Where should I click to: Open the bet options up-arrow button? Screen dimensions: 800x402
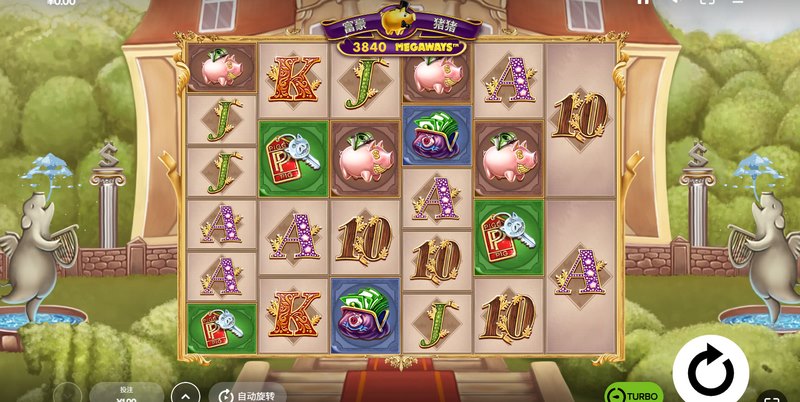(x=183, y=394)
